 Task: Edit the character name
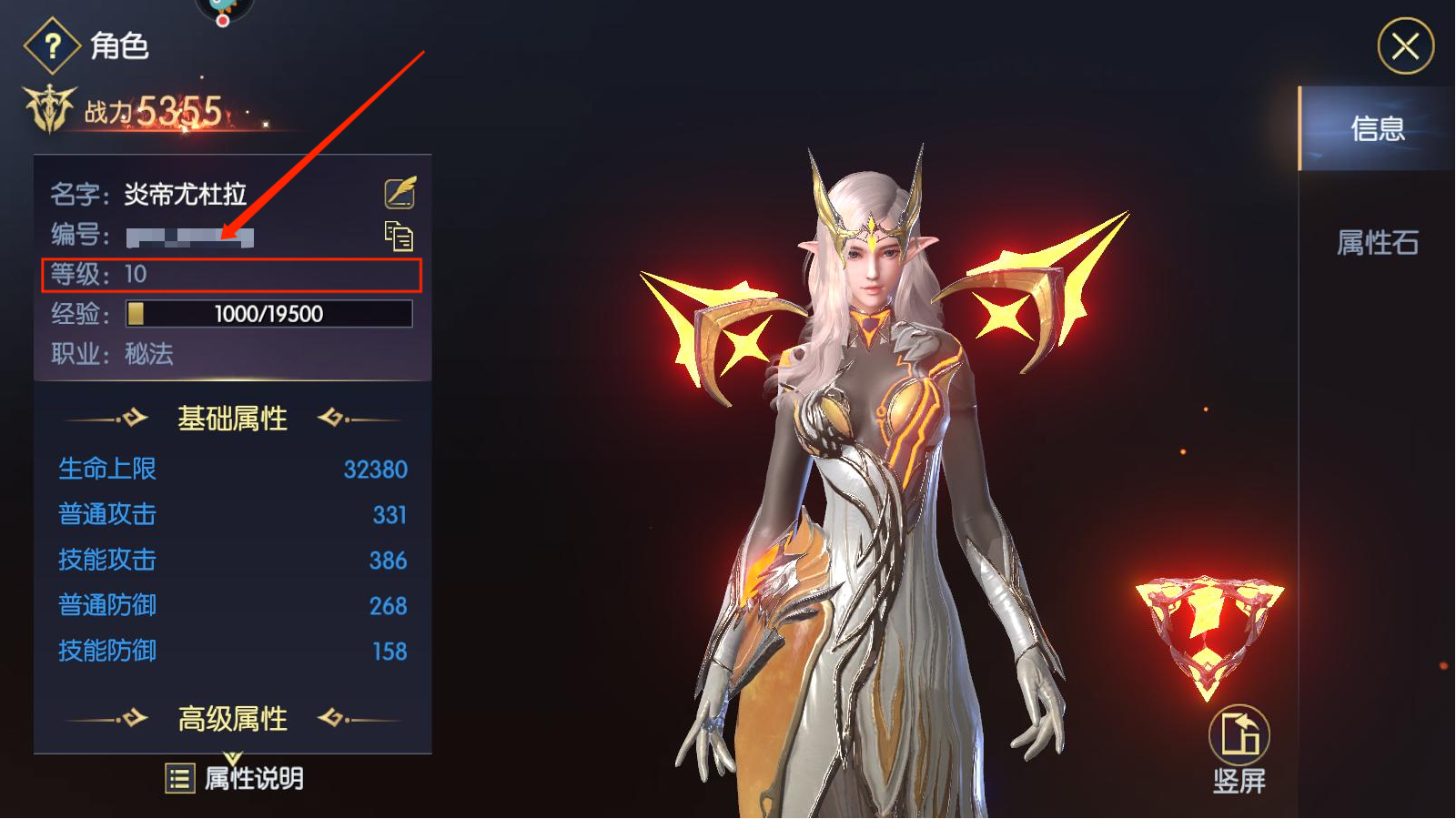(399, 193)
